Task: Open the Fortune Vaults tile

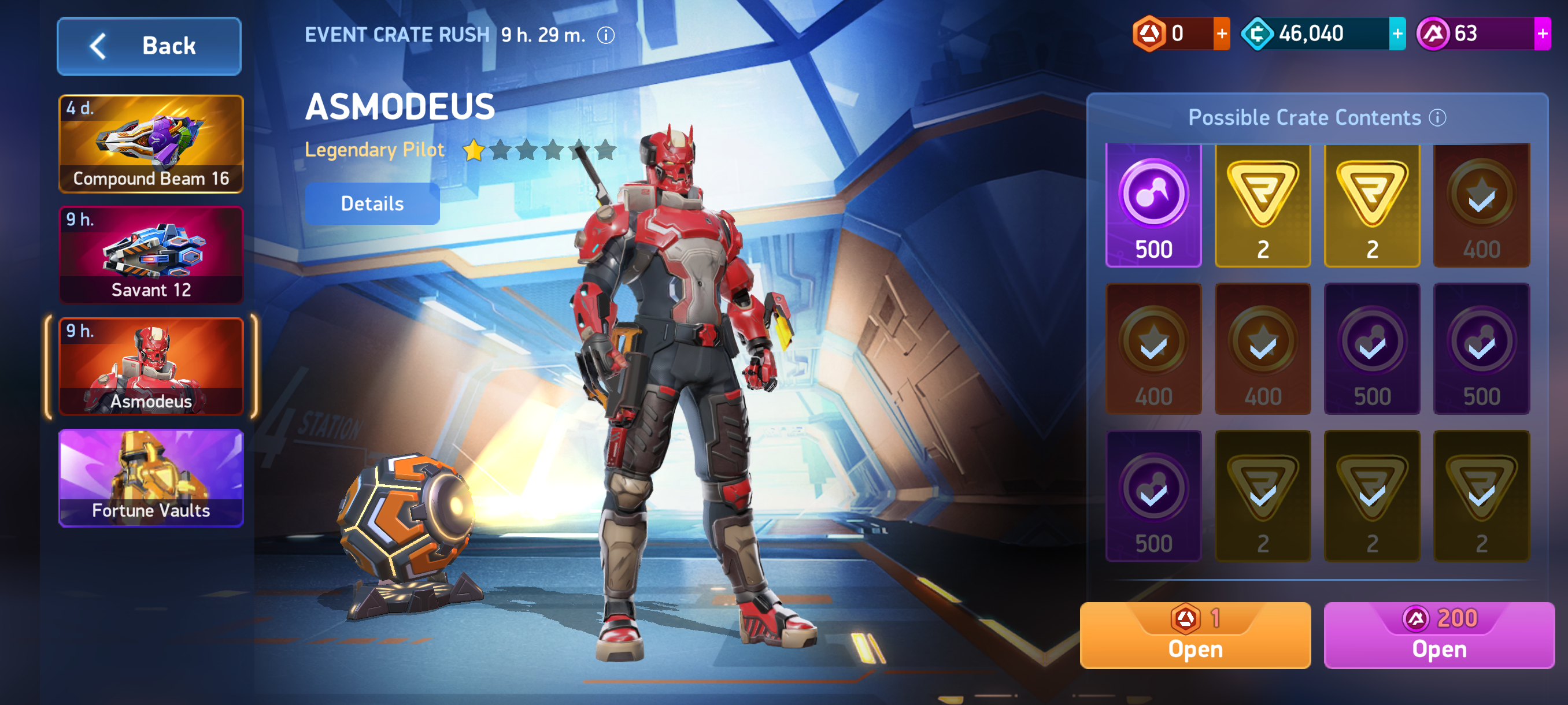Action: pos(151,478)
